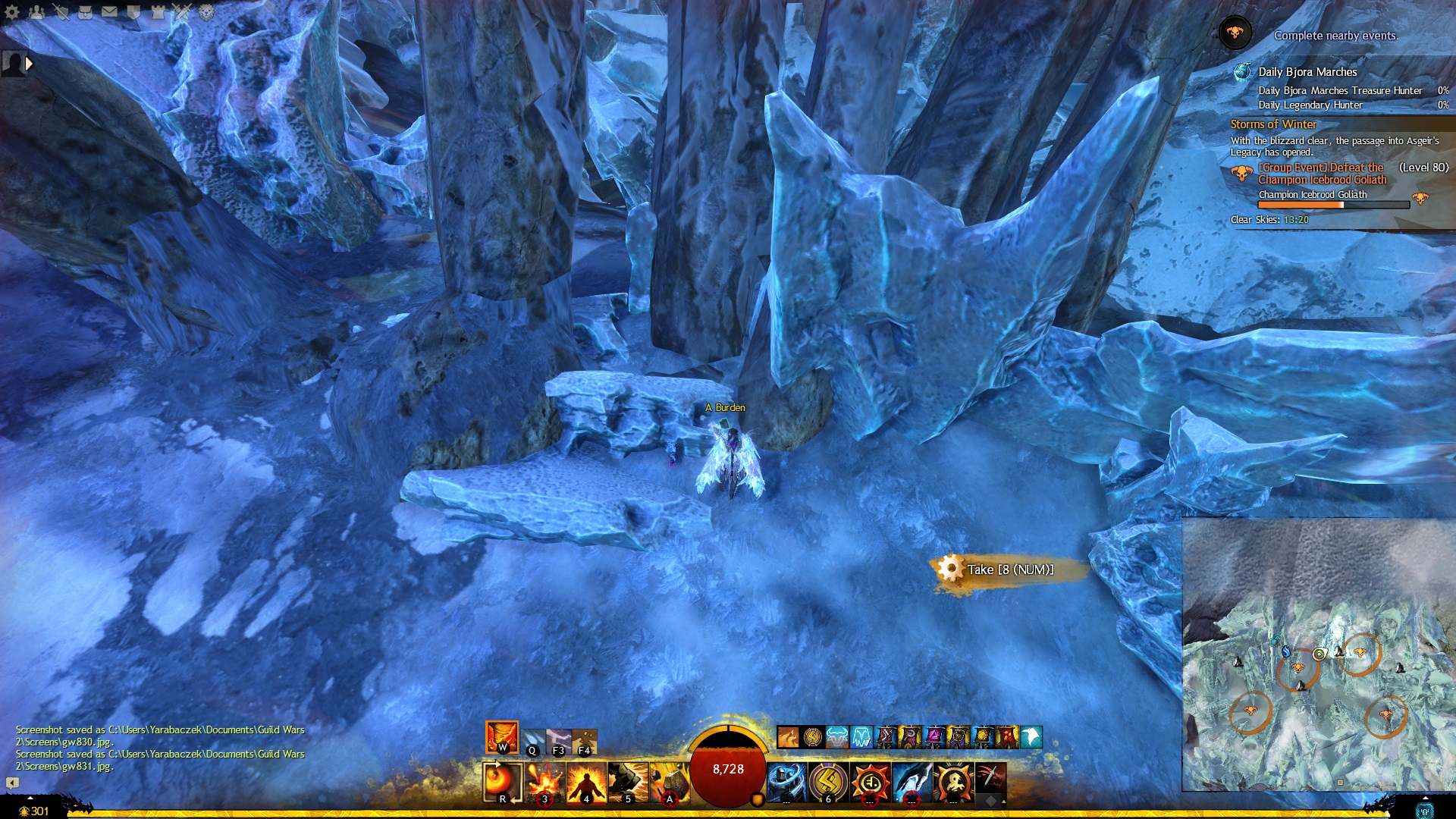Open the World vs World castle icon
Image resolution: width=1456 pixels, height=819 pixels.
coord(158,11)
